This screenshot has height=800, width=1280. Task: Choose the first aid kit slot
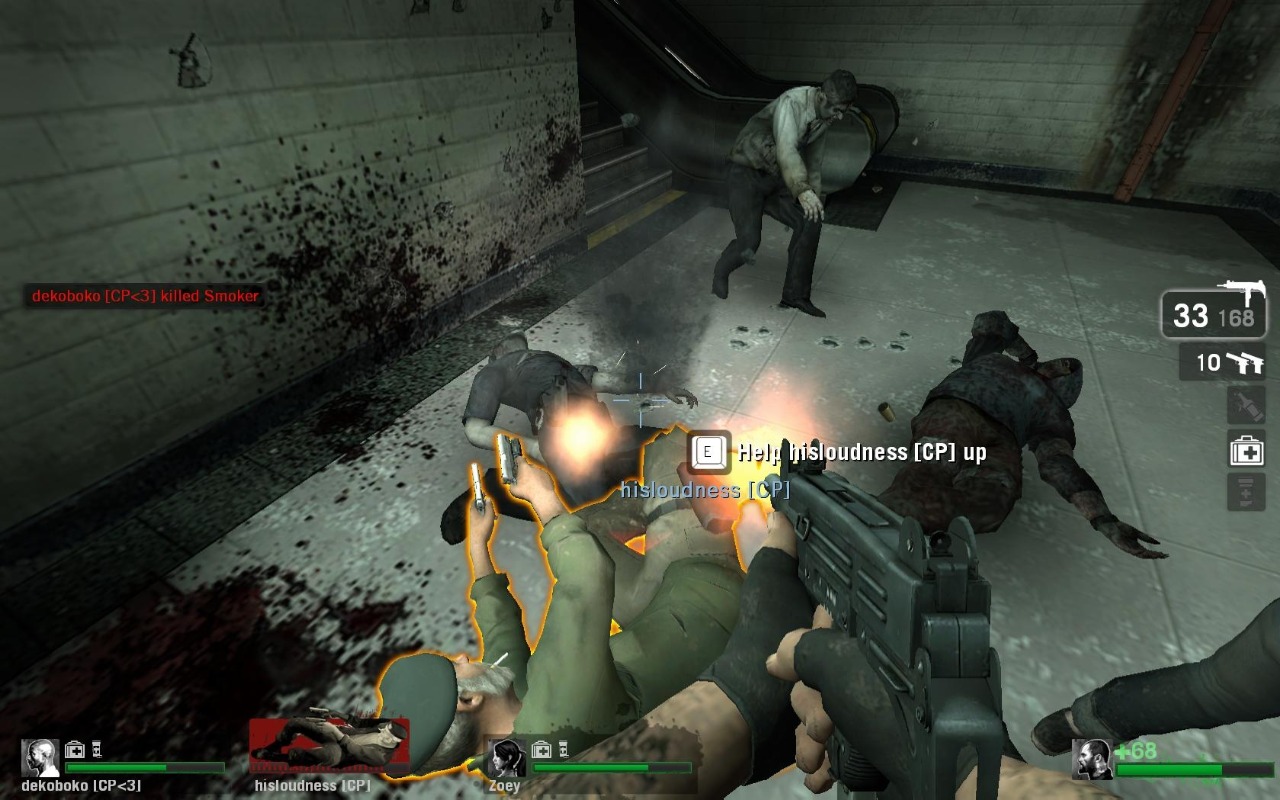1246,449
